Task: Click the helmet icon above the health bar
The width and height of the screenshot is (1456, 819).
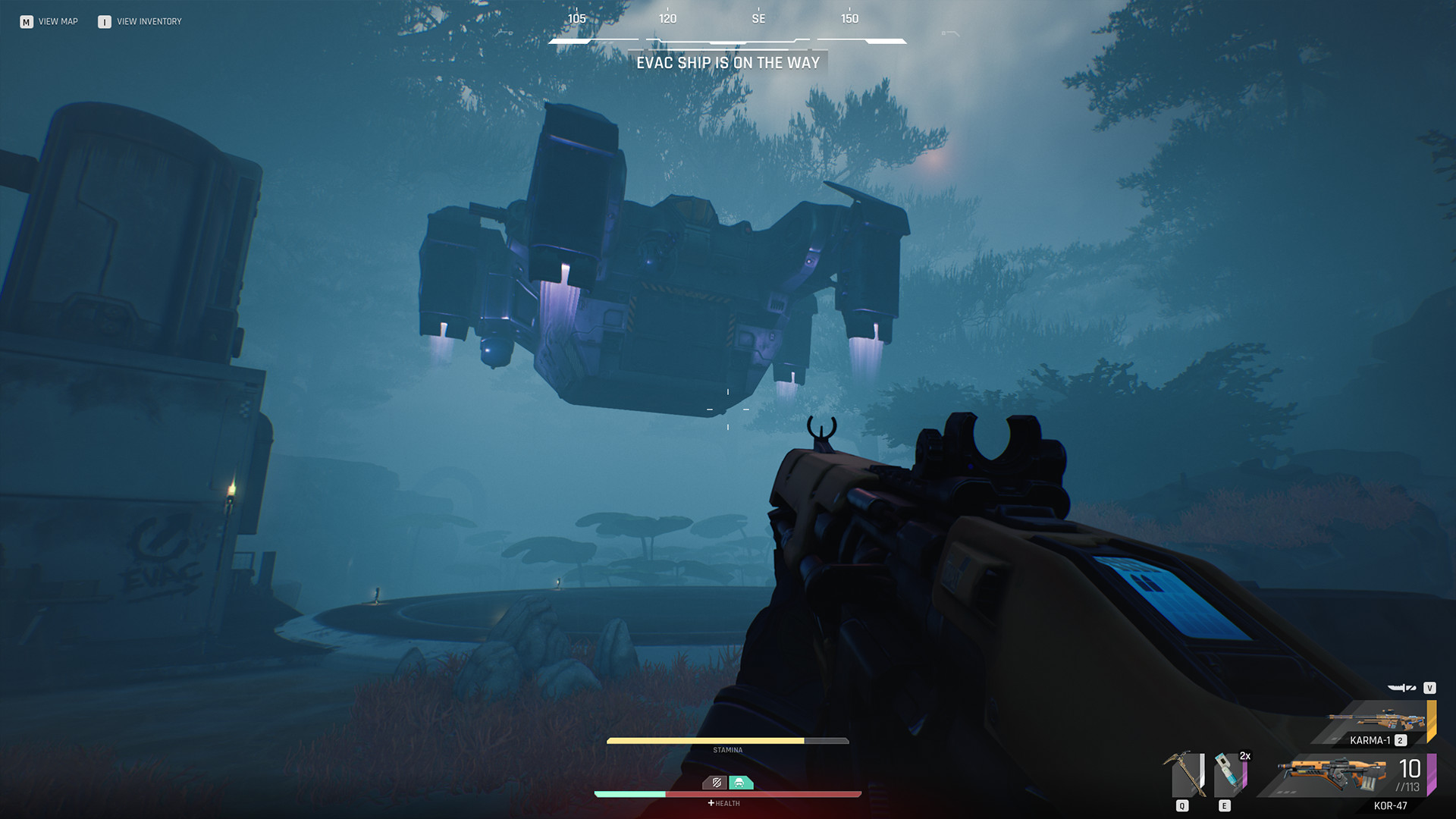Action: click(741, 783)
